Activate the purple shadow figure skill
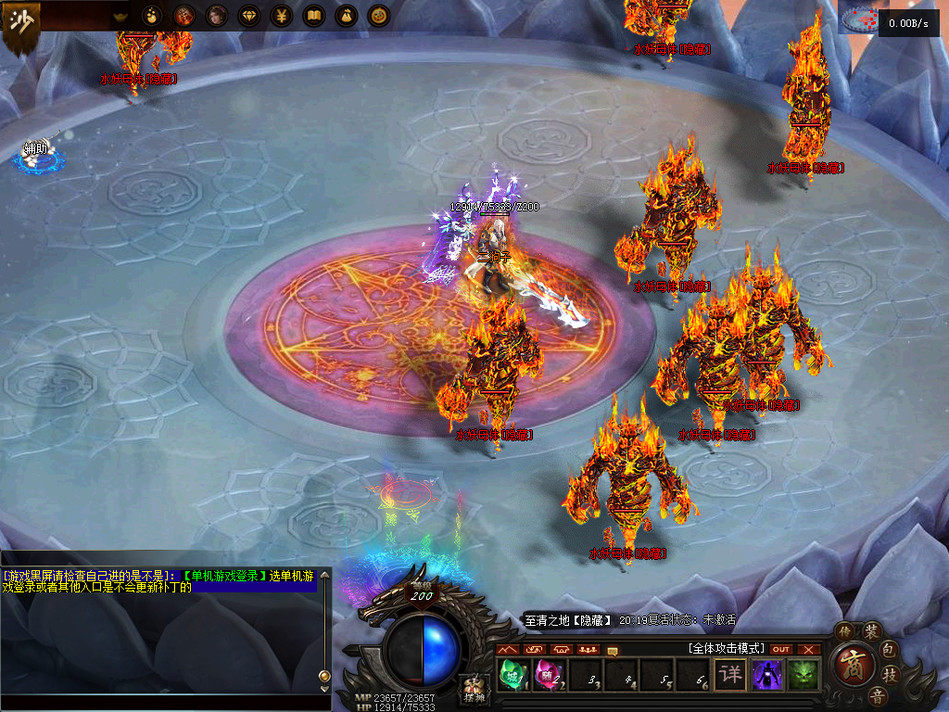 (x=767, y=675)
